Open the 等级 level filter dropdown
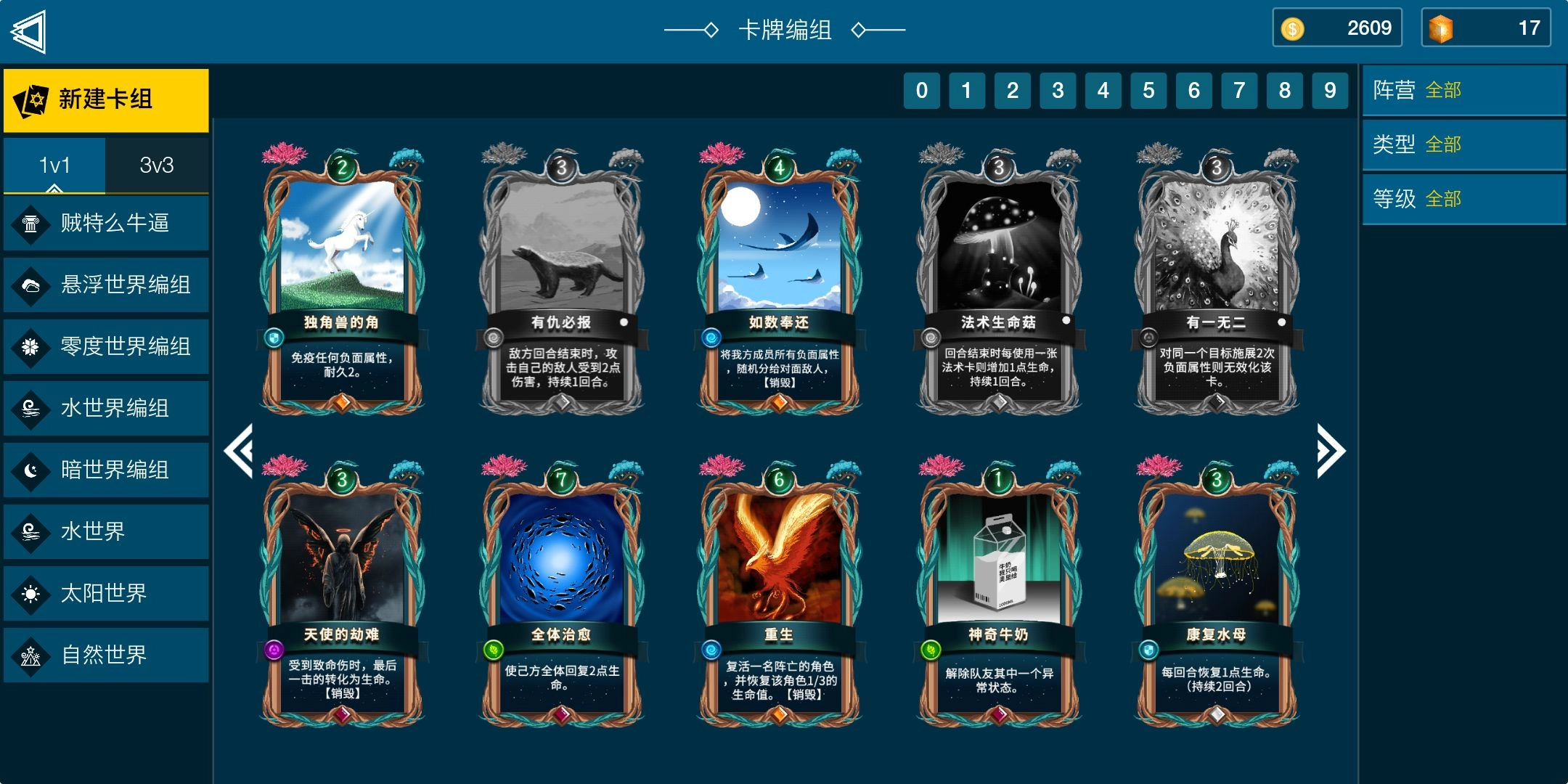 (x=1463, y=197)
